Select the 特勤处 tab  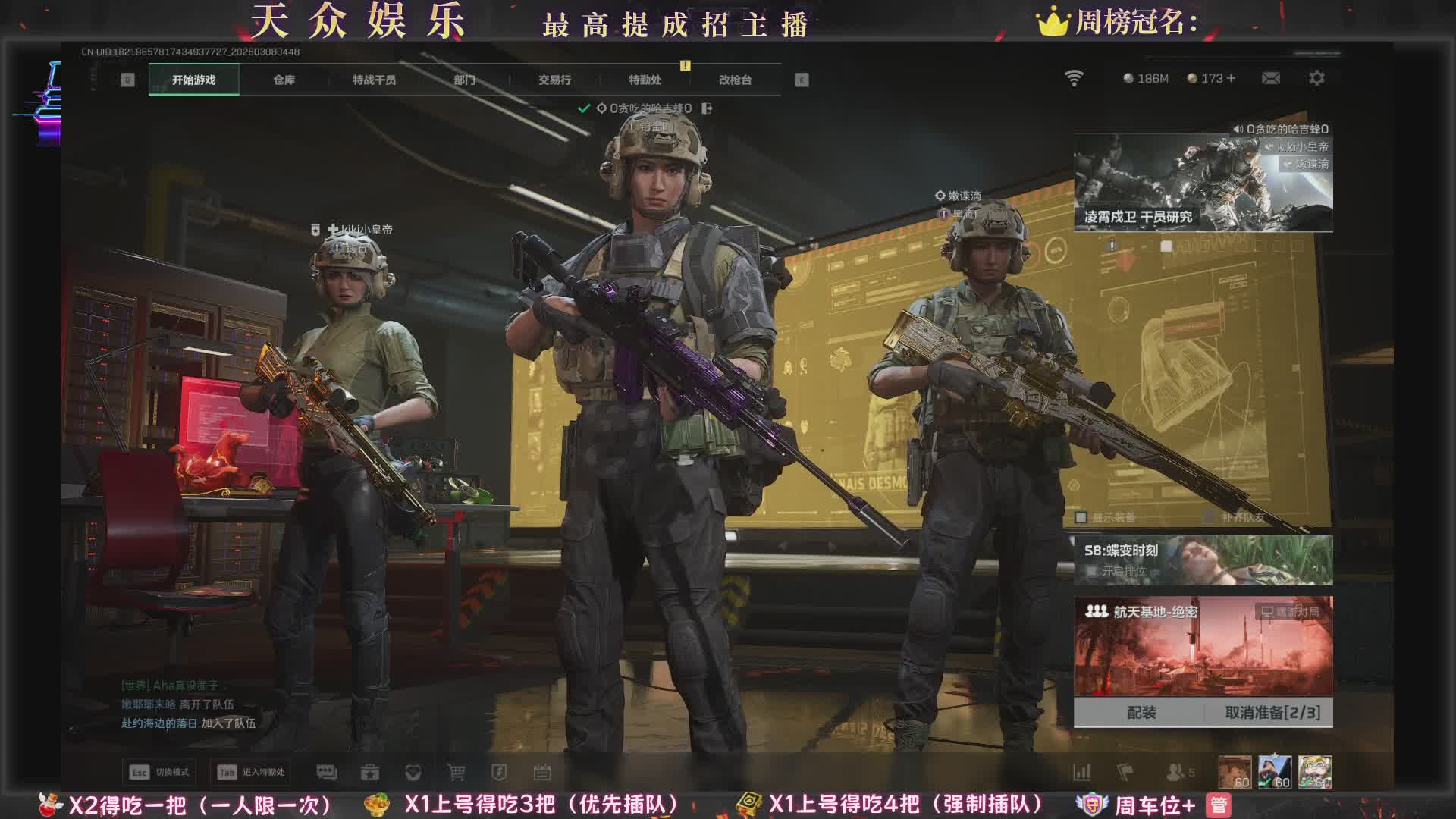[x=645, y=80]
